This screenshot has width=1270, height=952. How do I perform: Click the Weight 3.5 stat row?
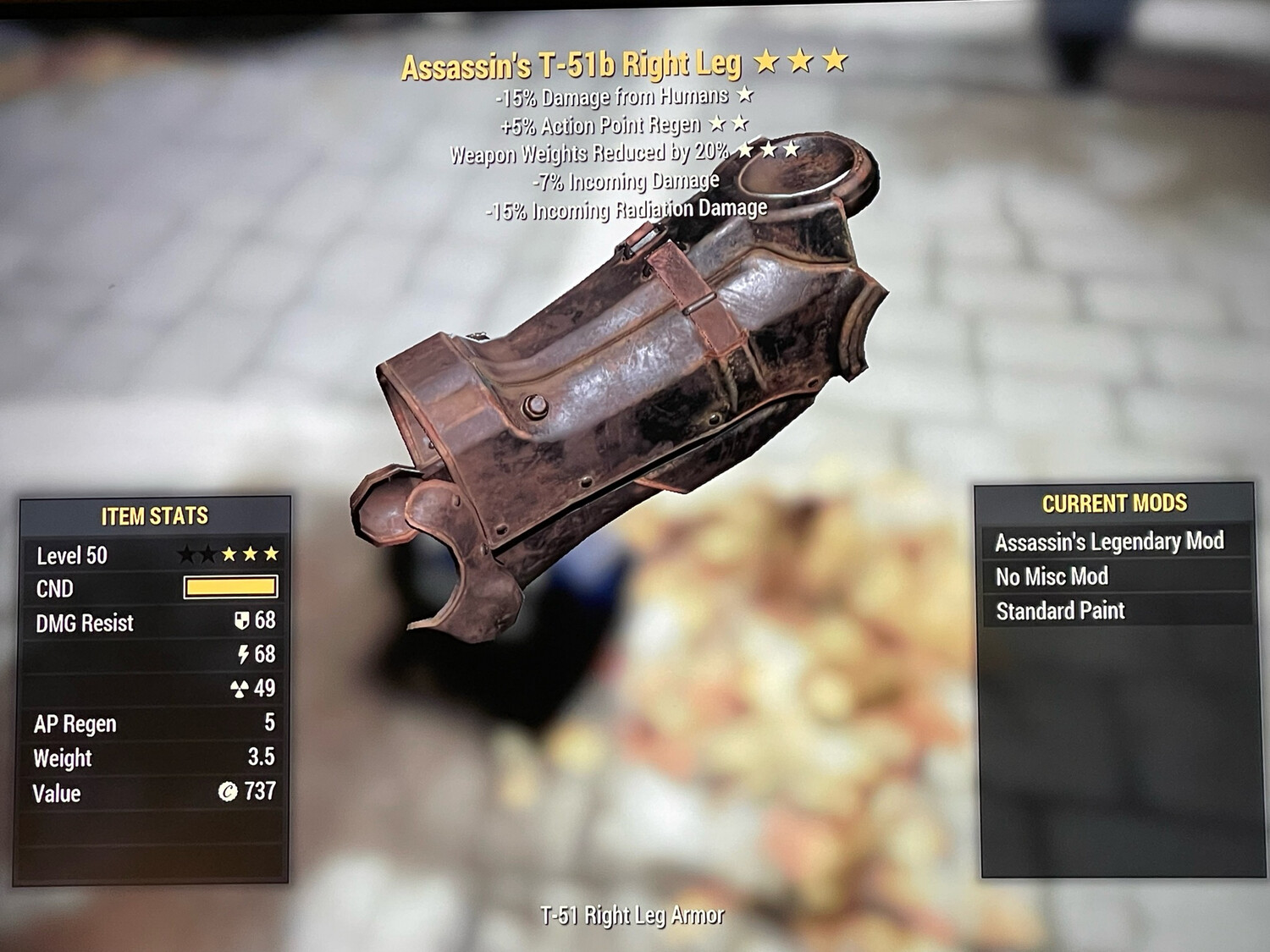point(157,758)
